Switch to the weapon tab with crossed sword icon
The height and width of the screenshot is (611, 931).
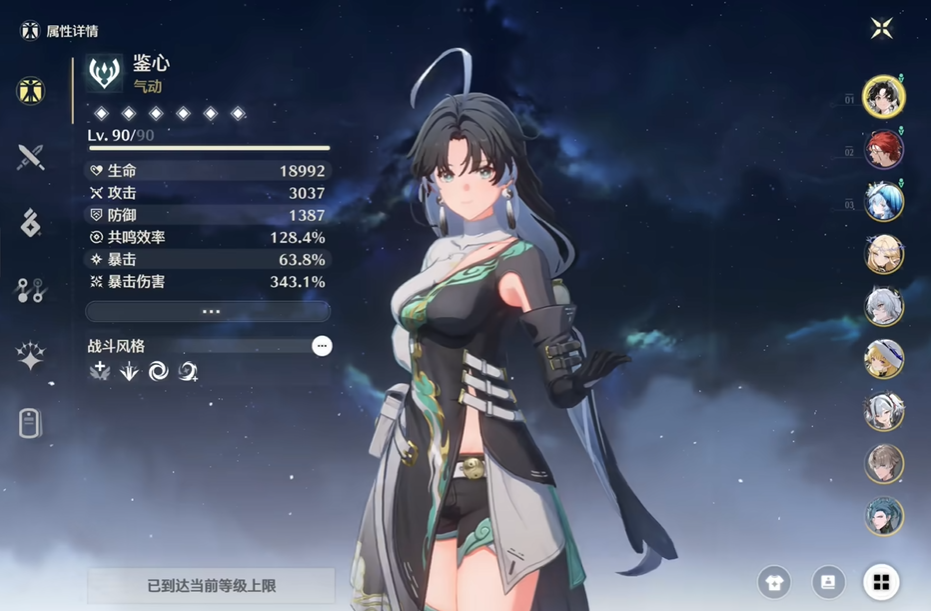[x=31, y=157]
